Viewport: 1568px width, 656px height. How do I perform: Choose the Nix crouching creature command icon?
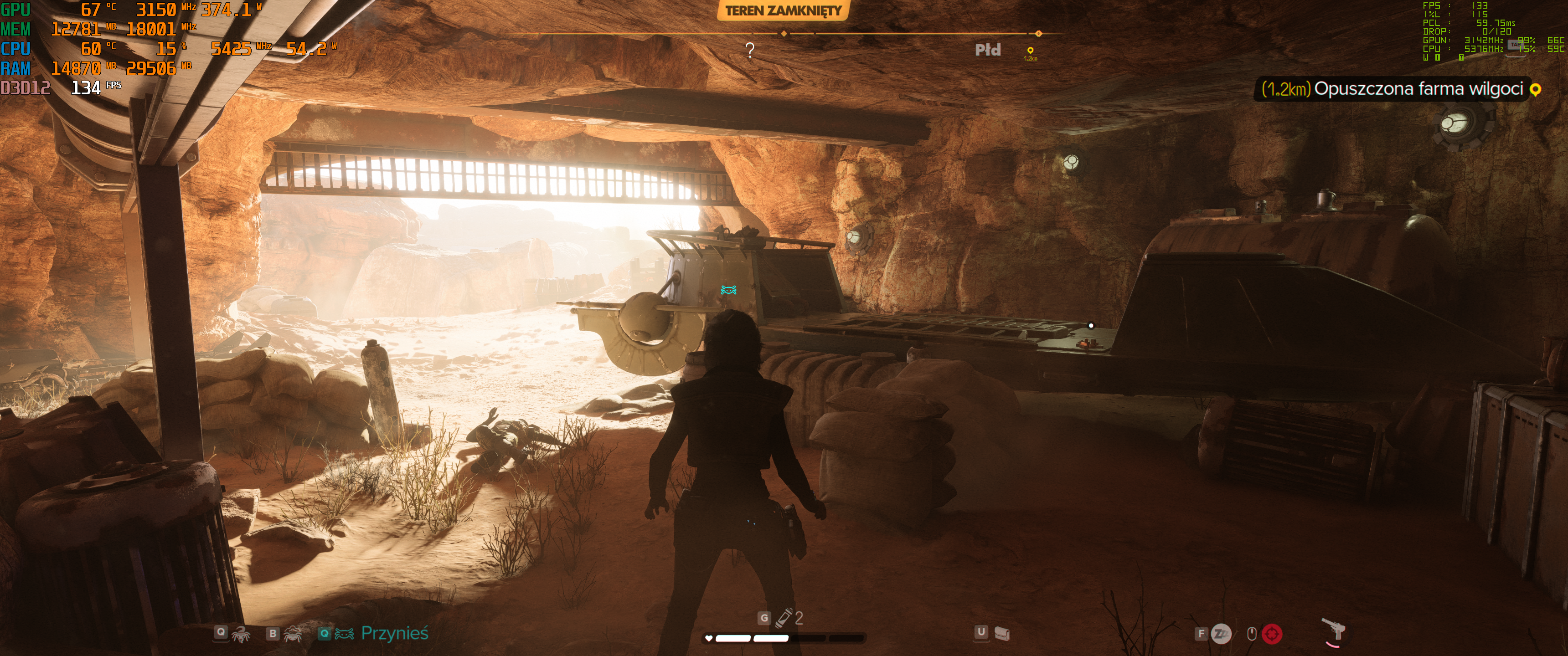pyautogui.click(x=294, y=634)
